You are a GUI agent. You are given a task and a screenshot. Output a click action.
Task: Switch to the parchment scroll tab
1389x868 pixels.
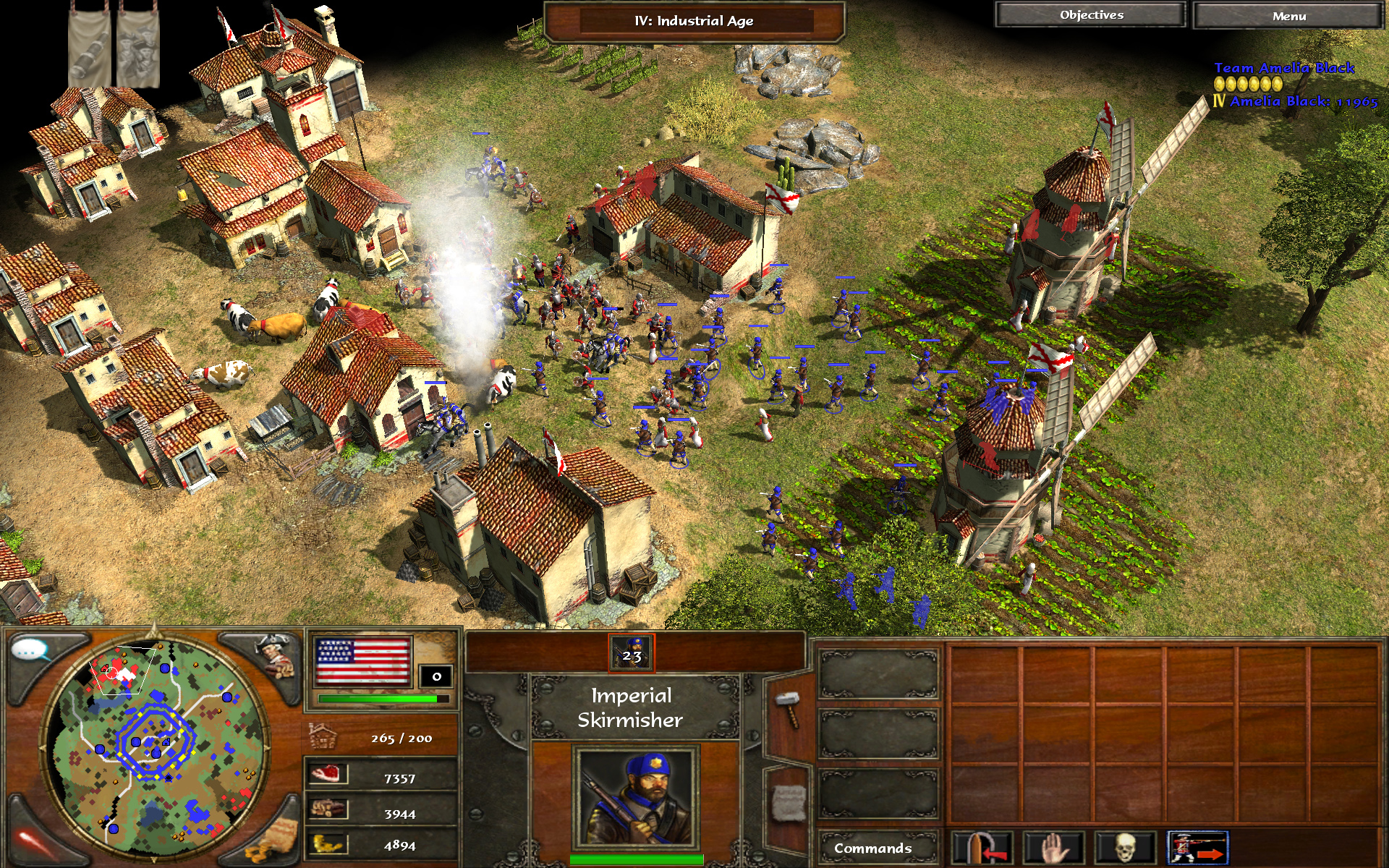[x=787, y=803]
